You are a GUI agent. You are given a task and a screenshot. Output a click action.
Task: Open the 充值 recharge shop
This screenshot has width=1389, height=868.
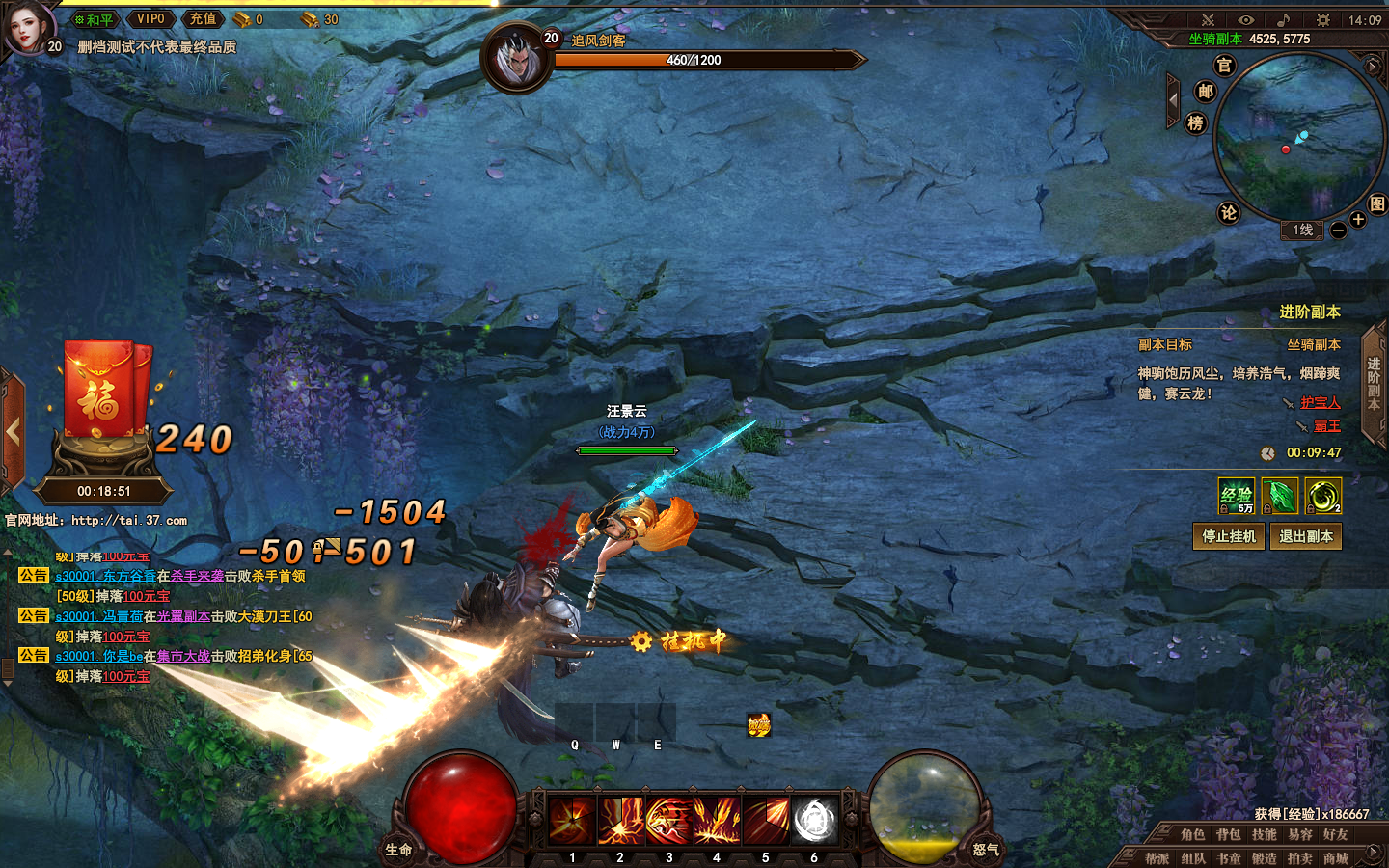point(203,19)
